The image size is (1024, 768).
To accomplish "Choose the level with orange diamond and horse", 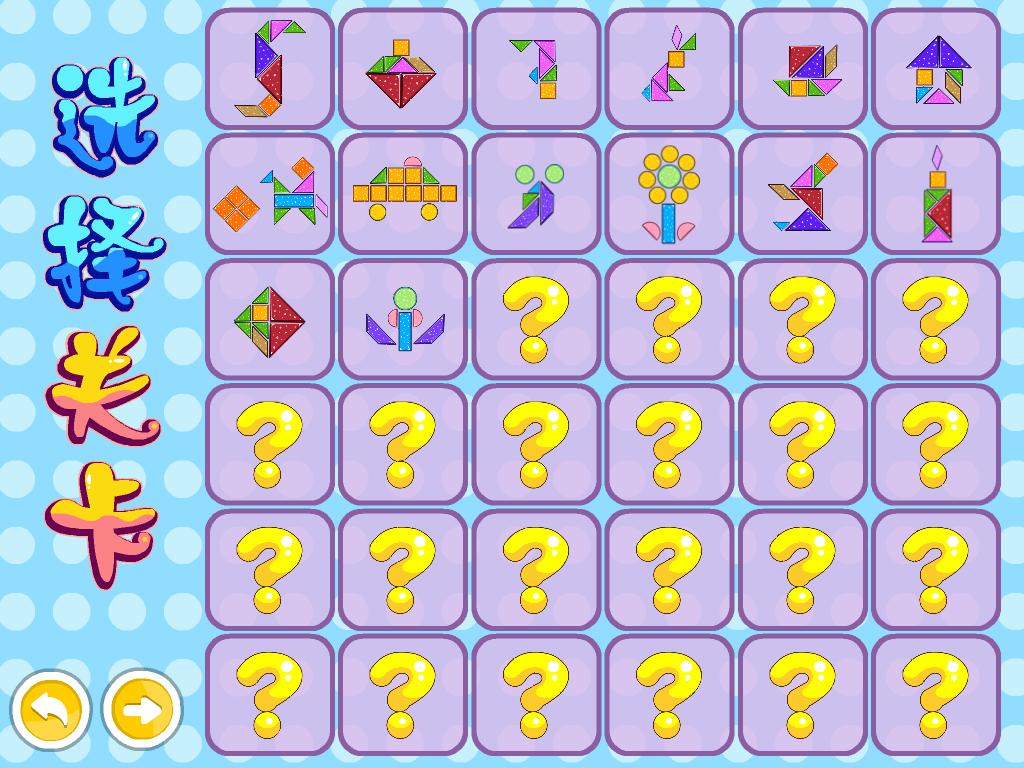I will pos(270,194).
